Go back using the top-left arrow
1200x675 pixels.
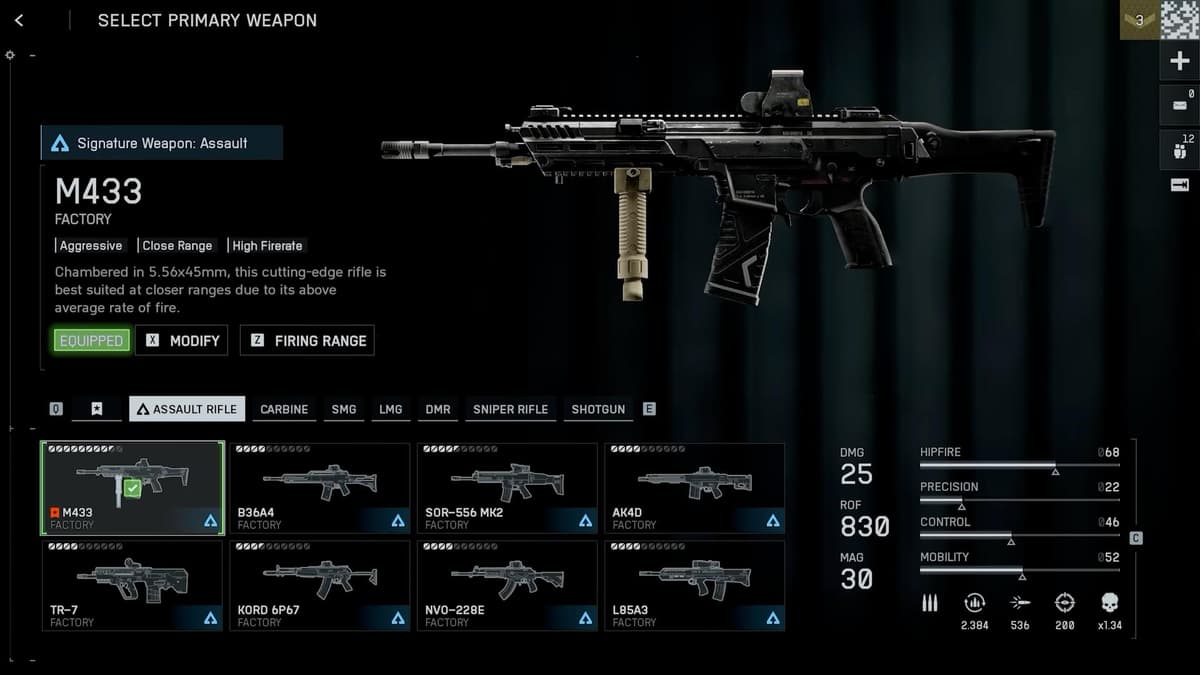pyautogui.click(x=19, y=20)
